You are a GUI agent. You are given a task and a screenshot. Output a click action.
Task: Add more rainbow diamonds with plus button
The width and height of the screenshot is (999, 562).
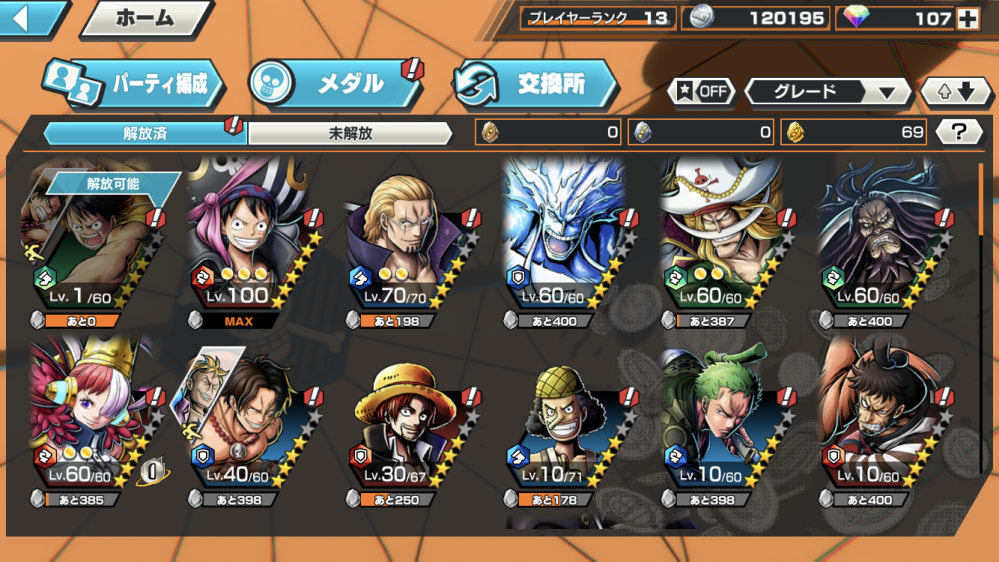pyautogui.click(x=967, y=18)
